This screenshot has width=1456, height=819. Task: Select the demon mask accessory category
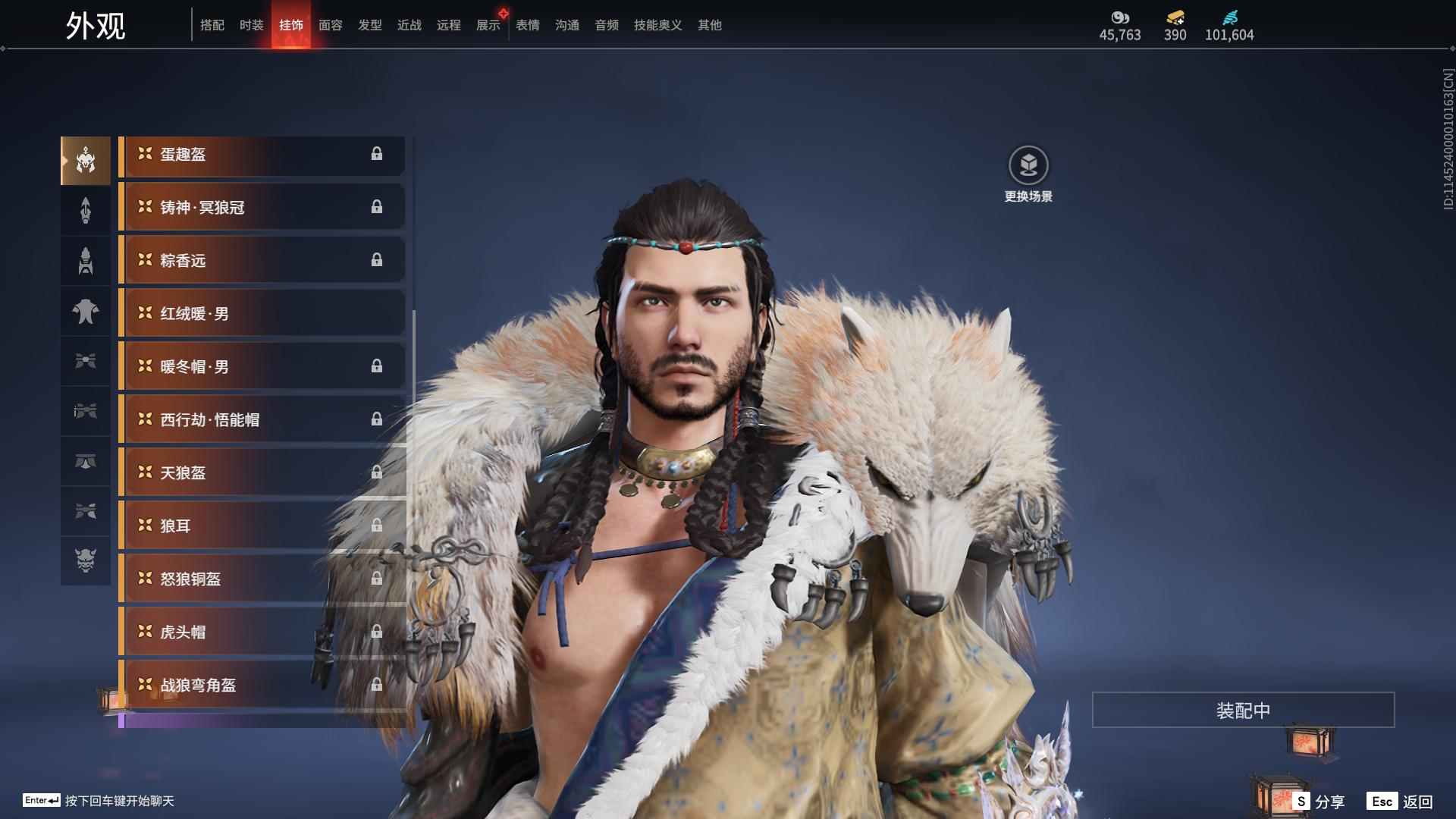click(86, 560)
